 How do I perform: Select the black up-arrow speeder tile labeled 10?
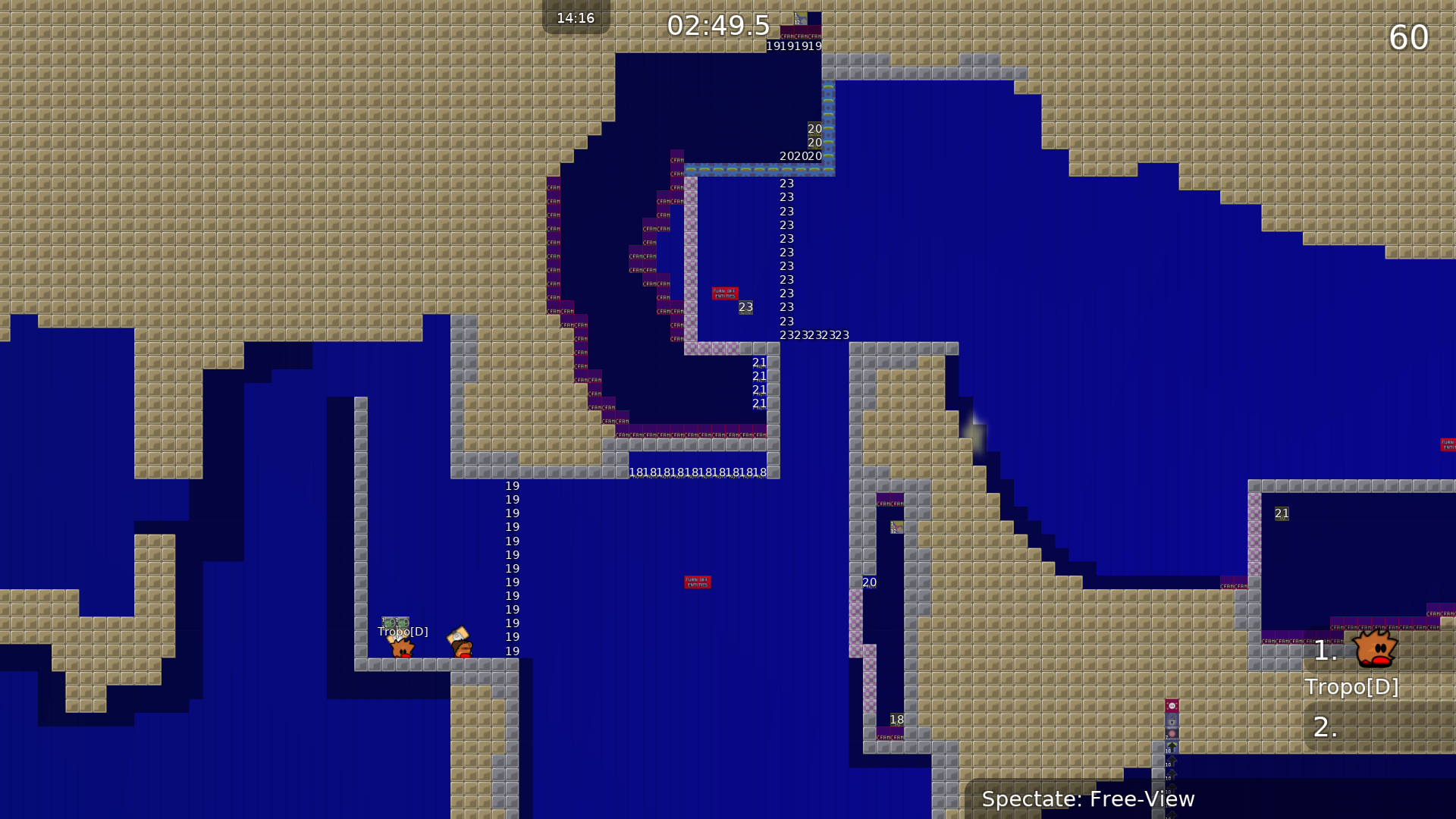point(1172,746)
